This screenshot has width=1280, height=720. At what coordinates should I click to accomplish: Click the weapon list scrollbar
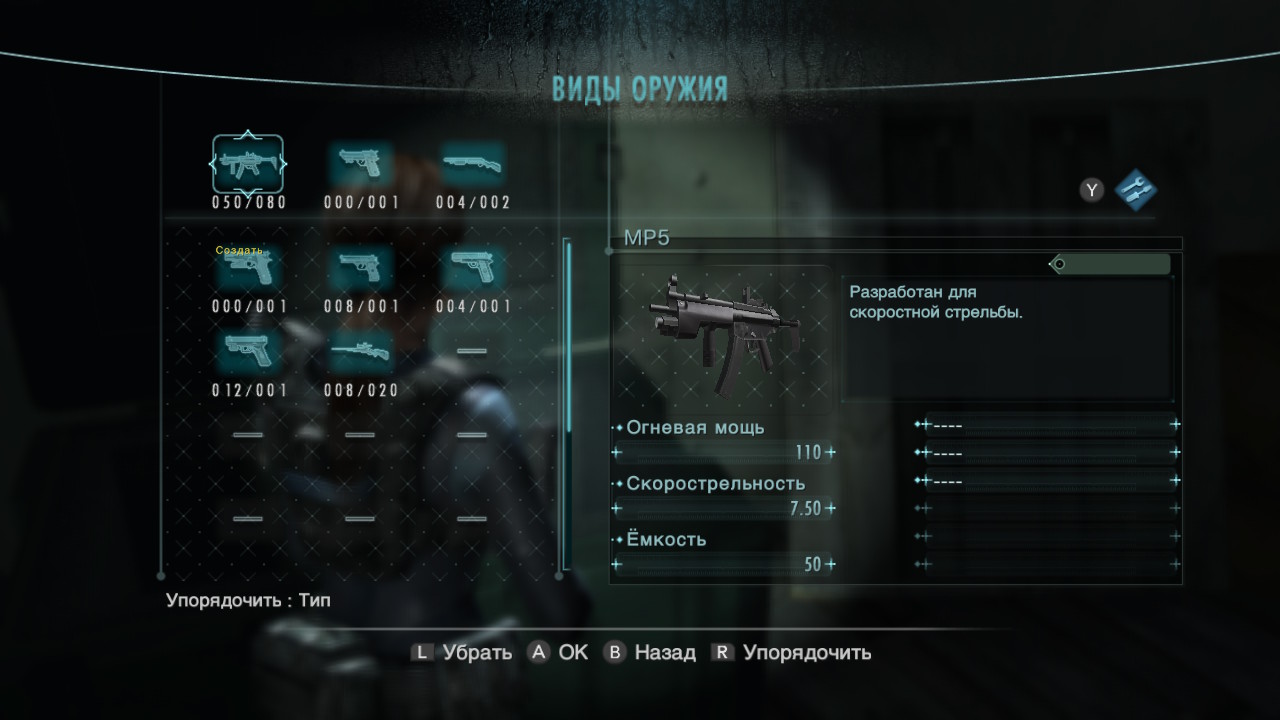[x=568, y=335]
